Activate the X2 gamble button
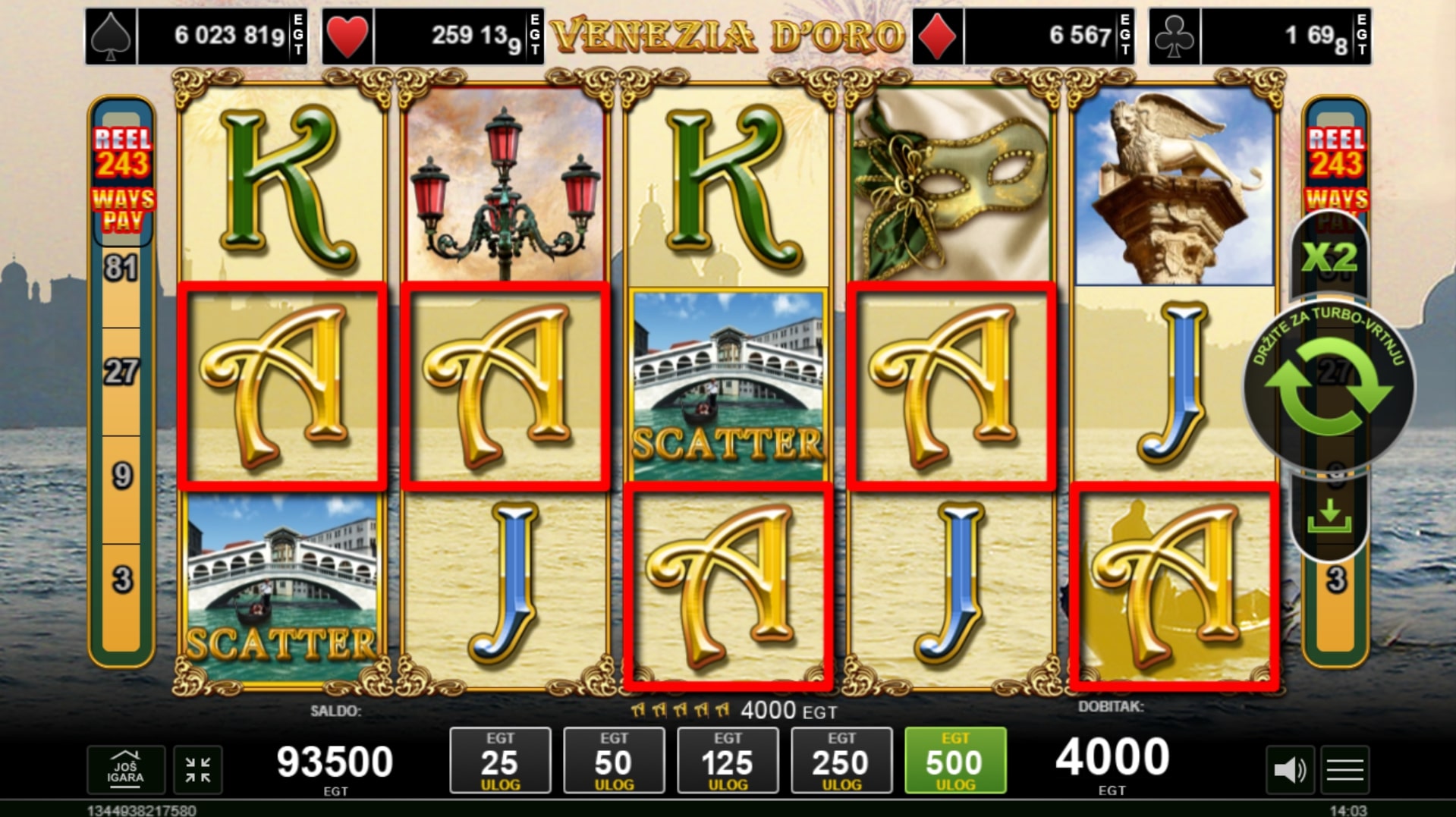 (1329, 258)
